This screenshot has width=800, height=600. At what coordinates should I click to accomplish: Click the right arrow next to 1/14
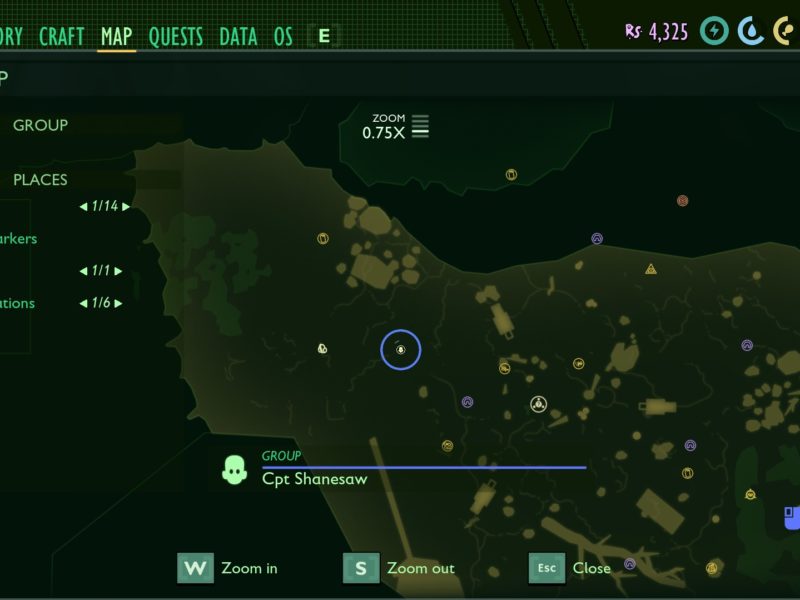(x=126, y=207)
